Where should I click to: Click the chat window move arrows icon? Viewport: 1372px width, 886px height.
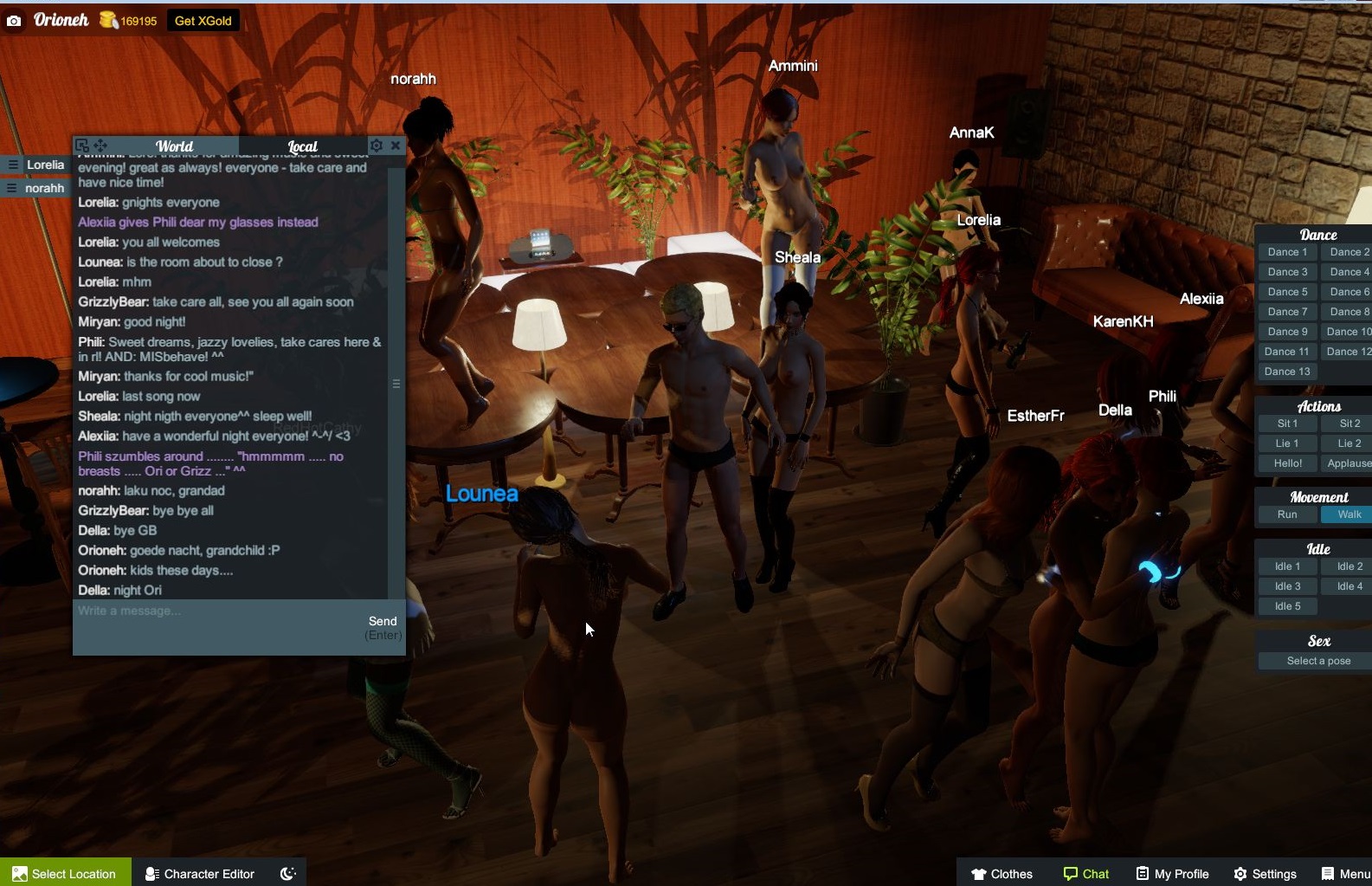click(101, 146)
